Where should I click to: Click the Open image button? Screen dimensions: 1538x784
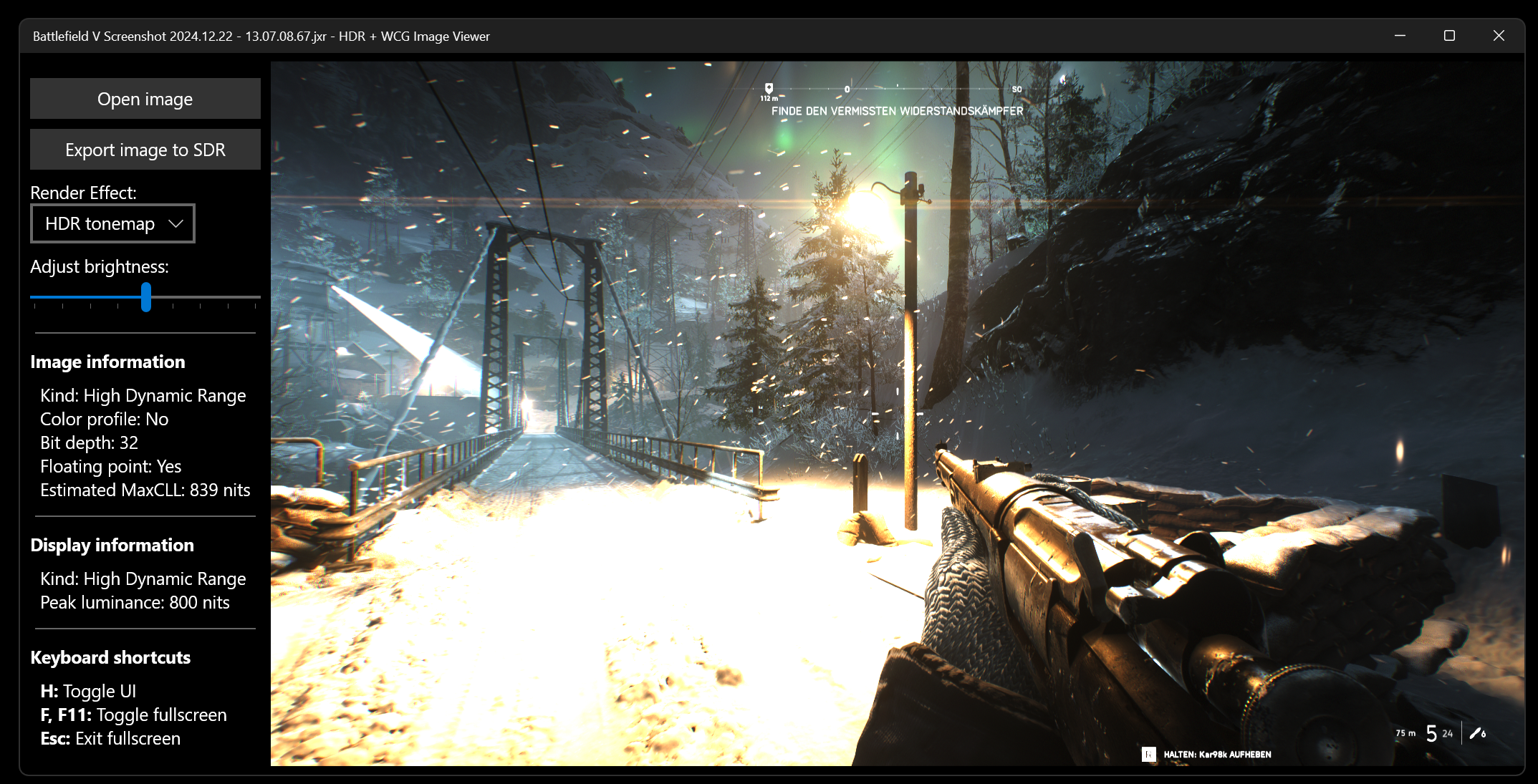[x=145, y=98]
